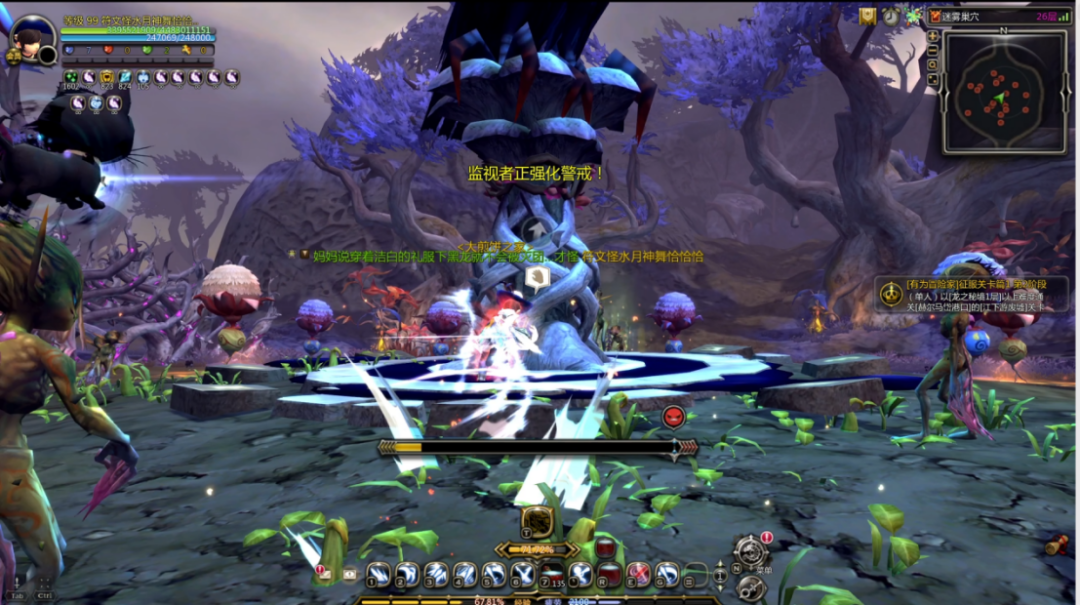Image resolution: width=1080 pixels, height=605 pixels.
Task: Zoom out the minimap with minus button
Action: 933,50
